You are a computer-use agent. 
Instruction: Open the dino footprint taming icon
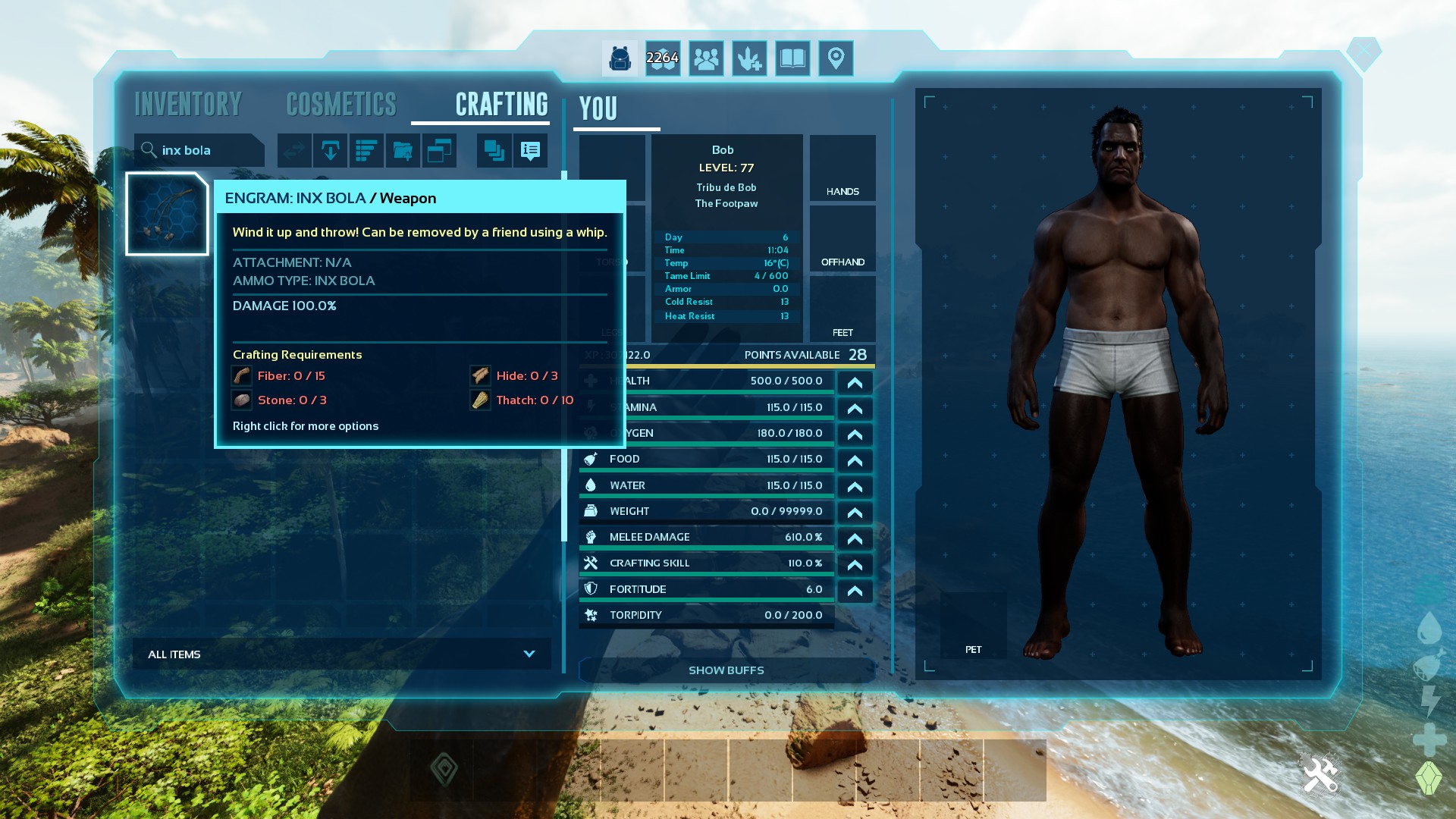coord(749,58)
